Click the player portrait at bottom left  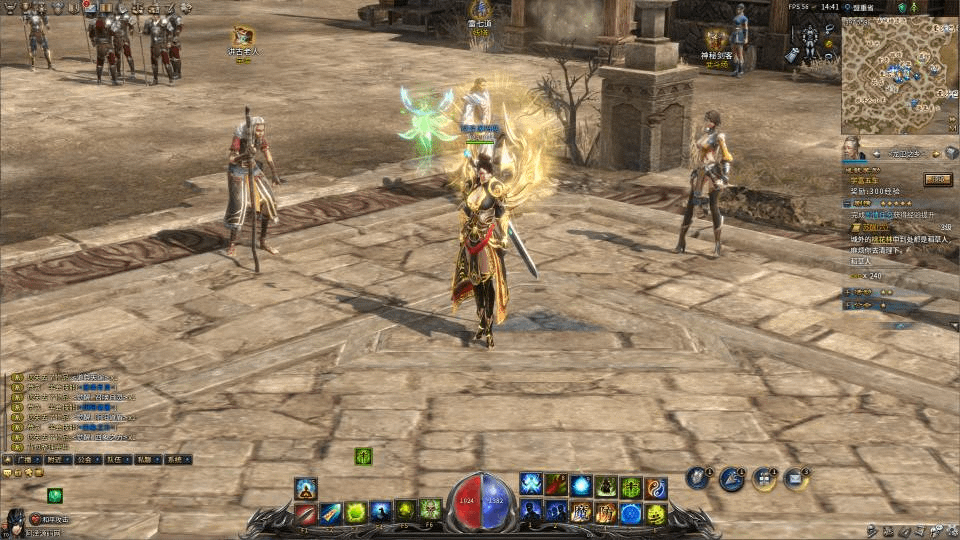click(x=15, y=522)
